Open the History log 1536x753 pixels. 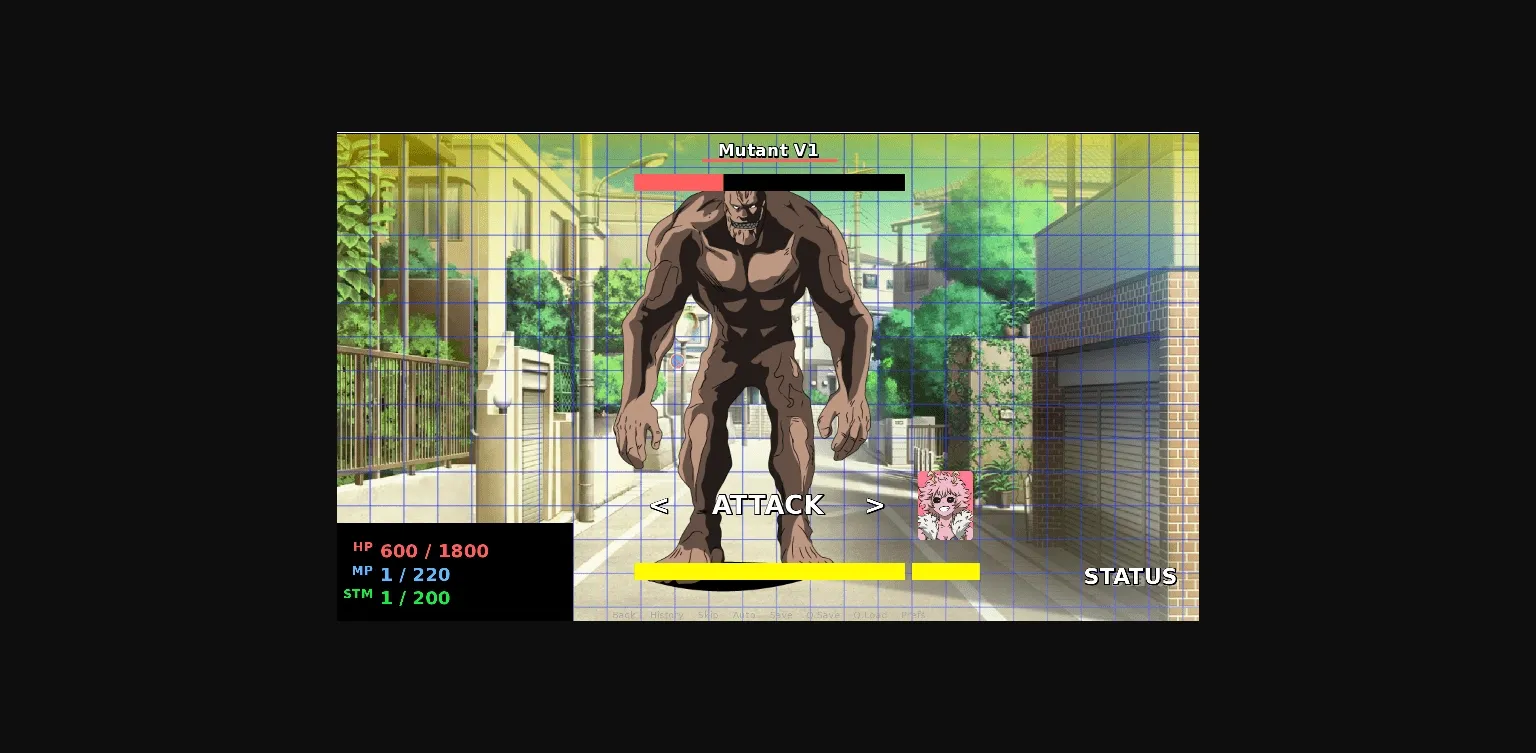[665, 616]
